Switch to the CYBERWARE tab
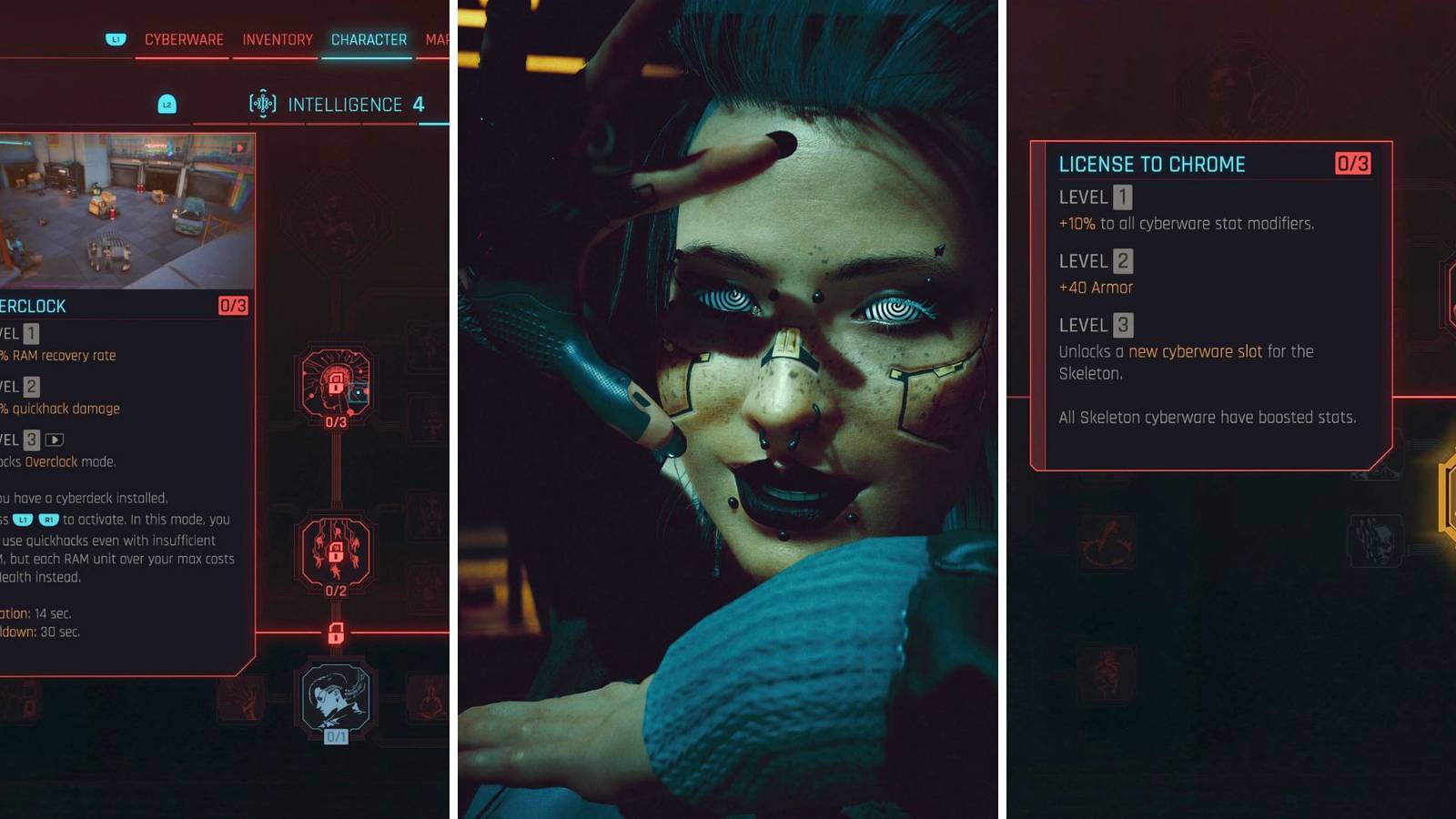Viewport: 1456px width, 819px height. click(182, 39)
